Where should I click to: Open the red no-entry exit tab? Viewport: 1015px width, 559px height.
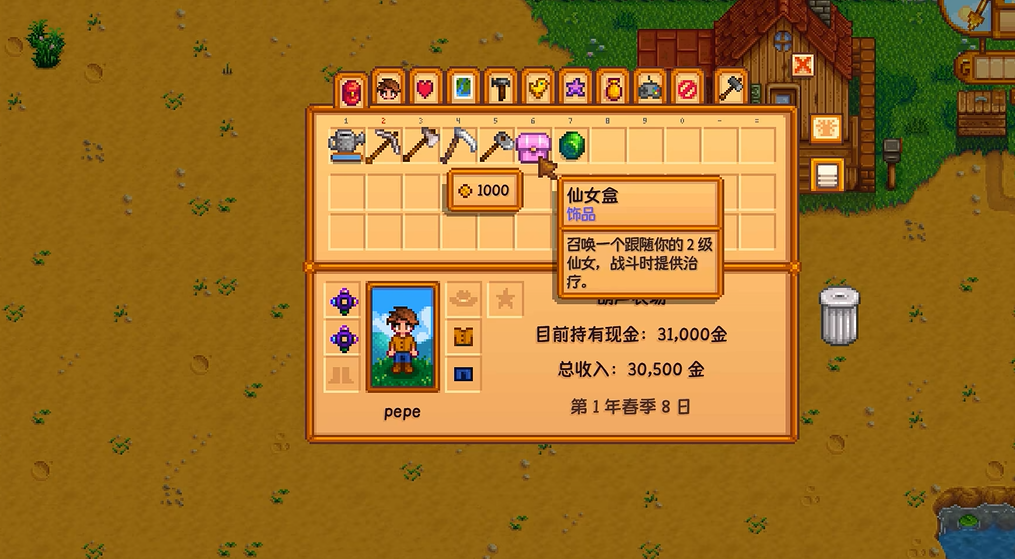(686, 90)
